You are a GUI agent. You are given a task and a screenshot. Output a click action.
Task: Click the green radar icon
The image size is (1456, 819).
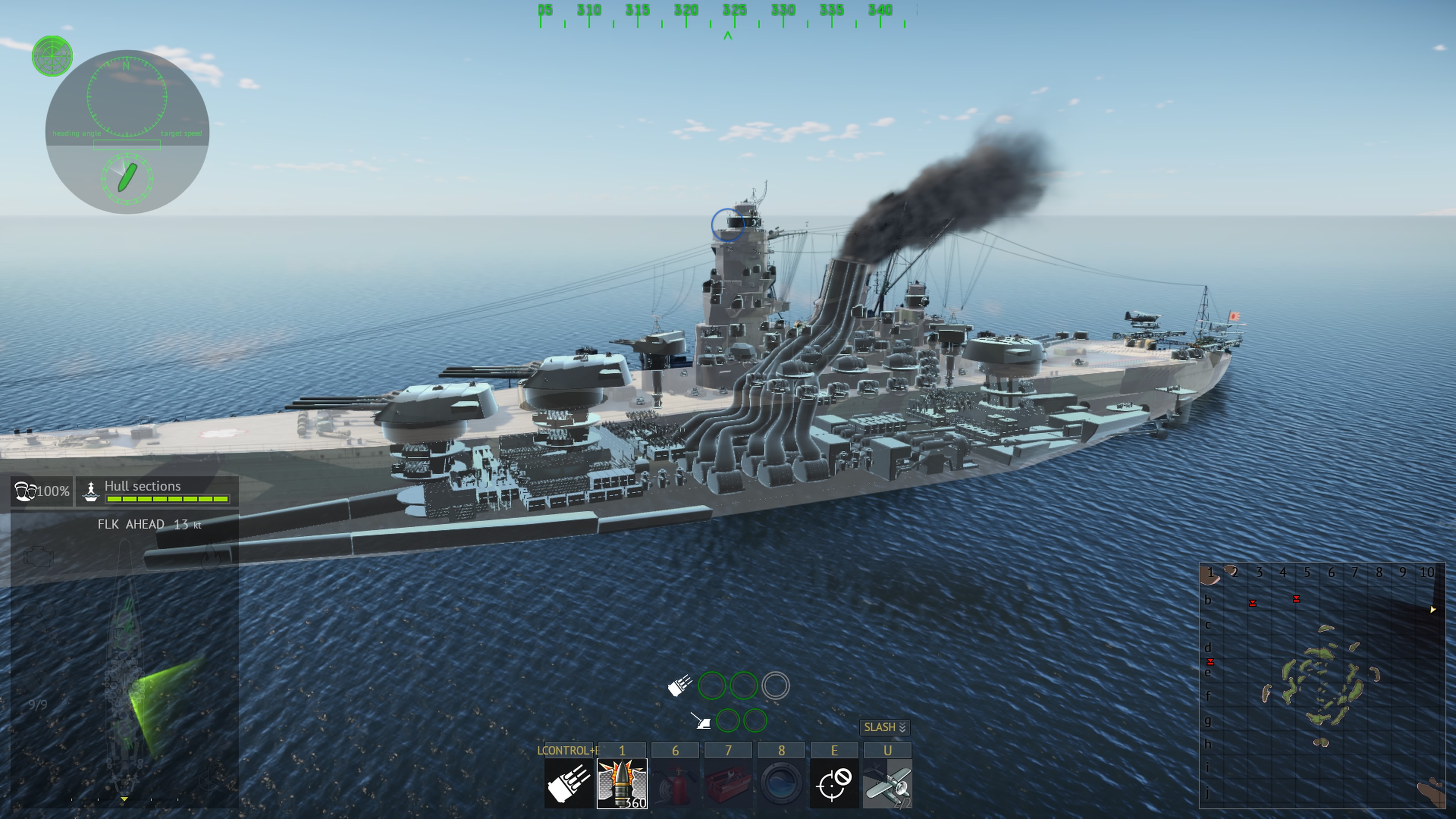click(52, 56)
